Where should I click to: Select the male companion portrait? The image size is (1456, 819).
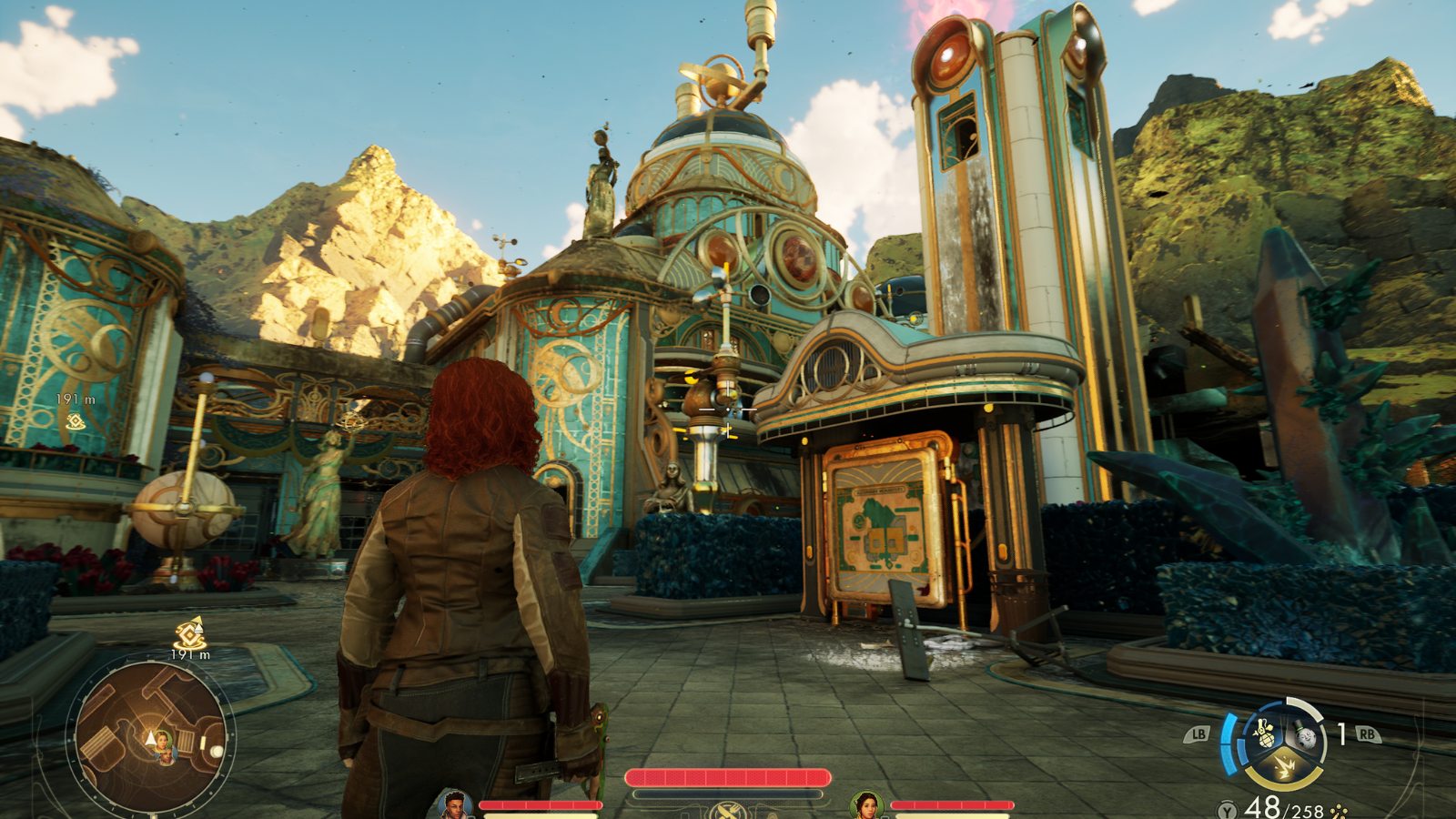pyautogui.click(x=453, y=805)
